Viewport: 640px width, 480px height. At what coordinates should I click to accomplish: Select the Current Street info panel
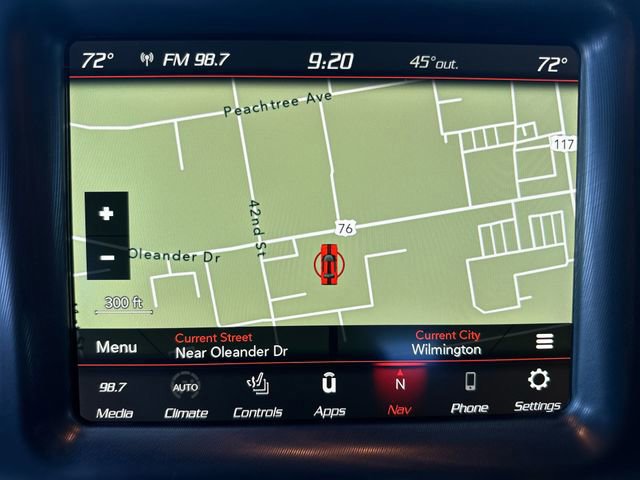[231, 345]
